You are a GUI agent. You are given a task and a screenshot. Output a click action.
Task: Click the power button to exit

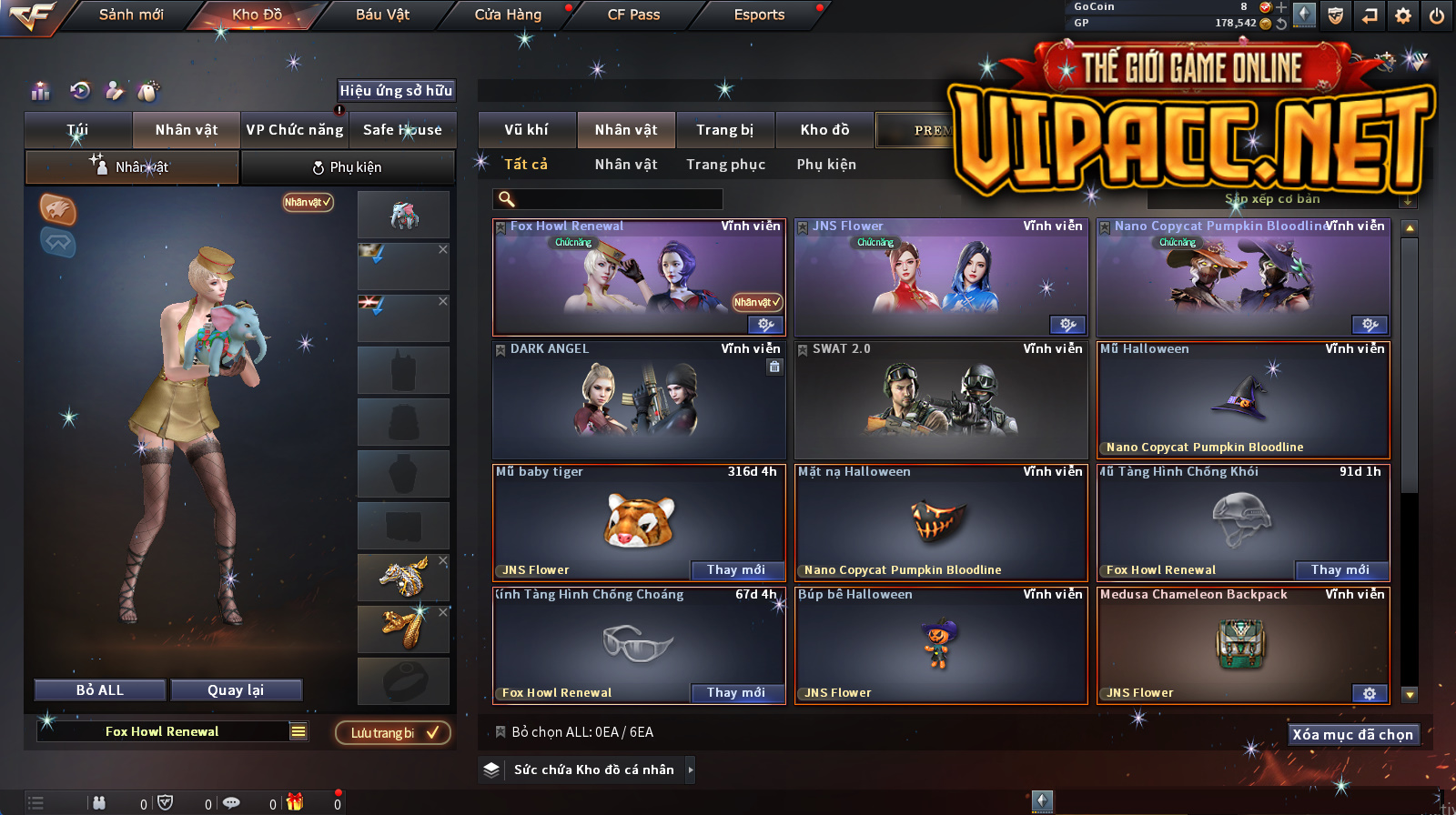coord(1437,15)
